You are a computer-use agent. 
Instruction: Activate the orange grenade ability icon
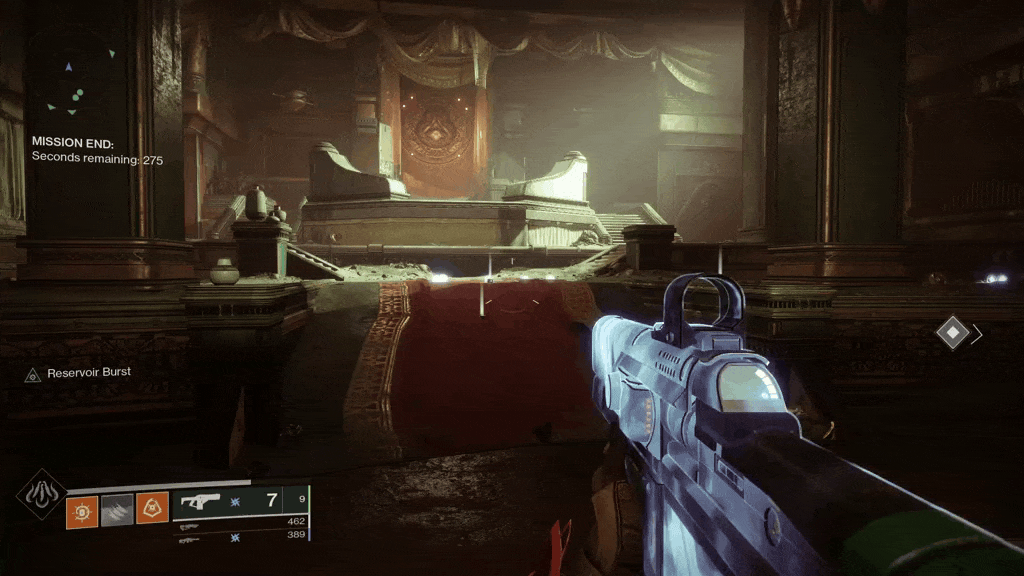pos(81,511)
